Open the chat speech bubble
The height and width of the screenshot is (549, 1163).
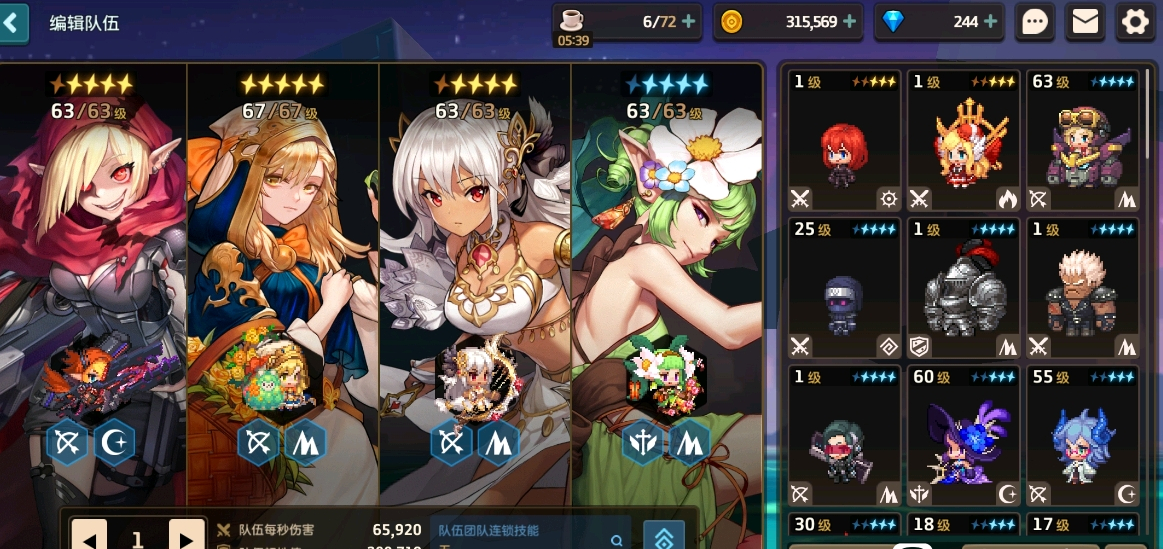(x=1036, y=22)
